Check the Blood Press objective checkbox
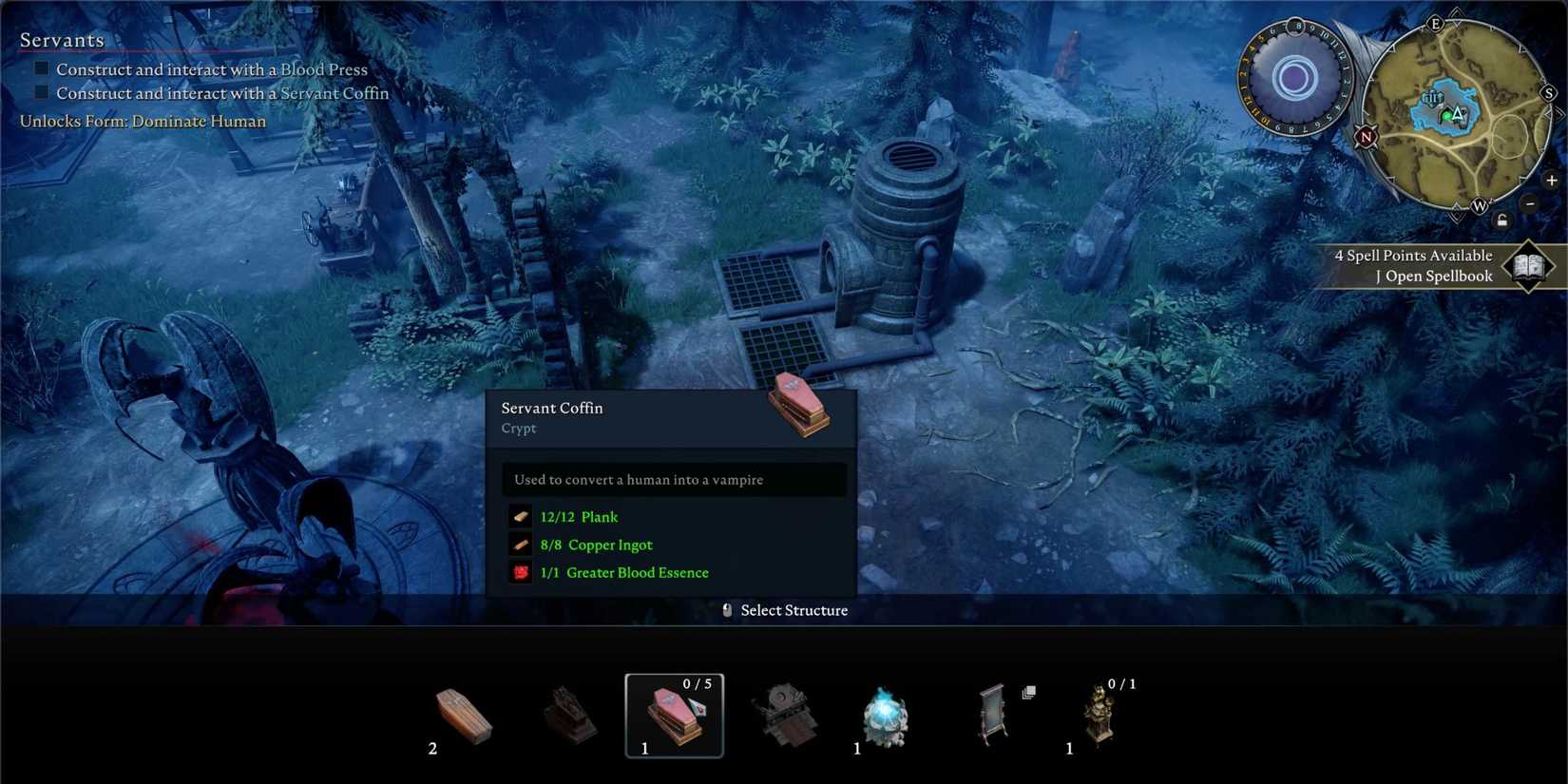1568x784 pixels. pos(40,67)
